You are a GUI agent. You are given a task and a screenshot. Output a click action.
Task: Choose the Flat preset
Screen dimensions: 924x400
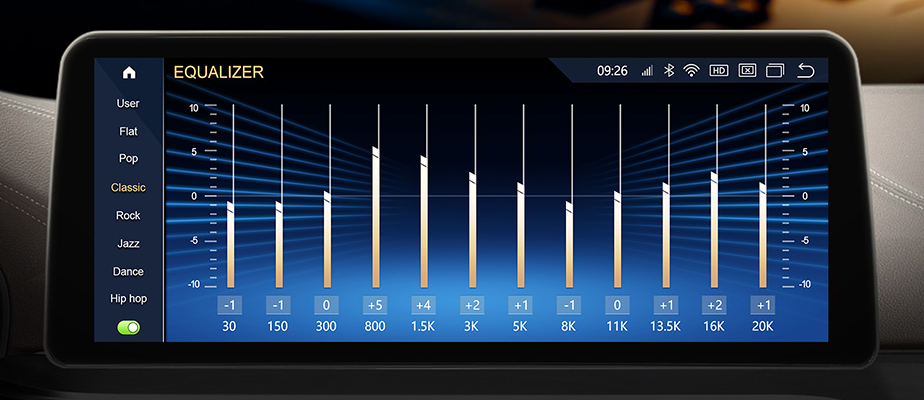[x=128, y=131]
